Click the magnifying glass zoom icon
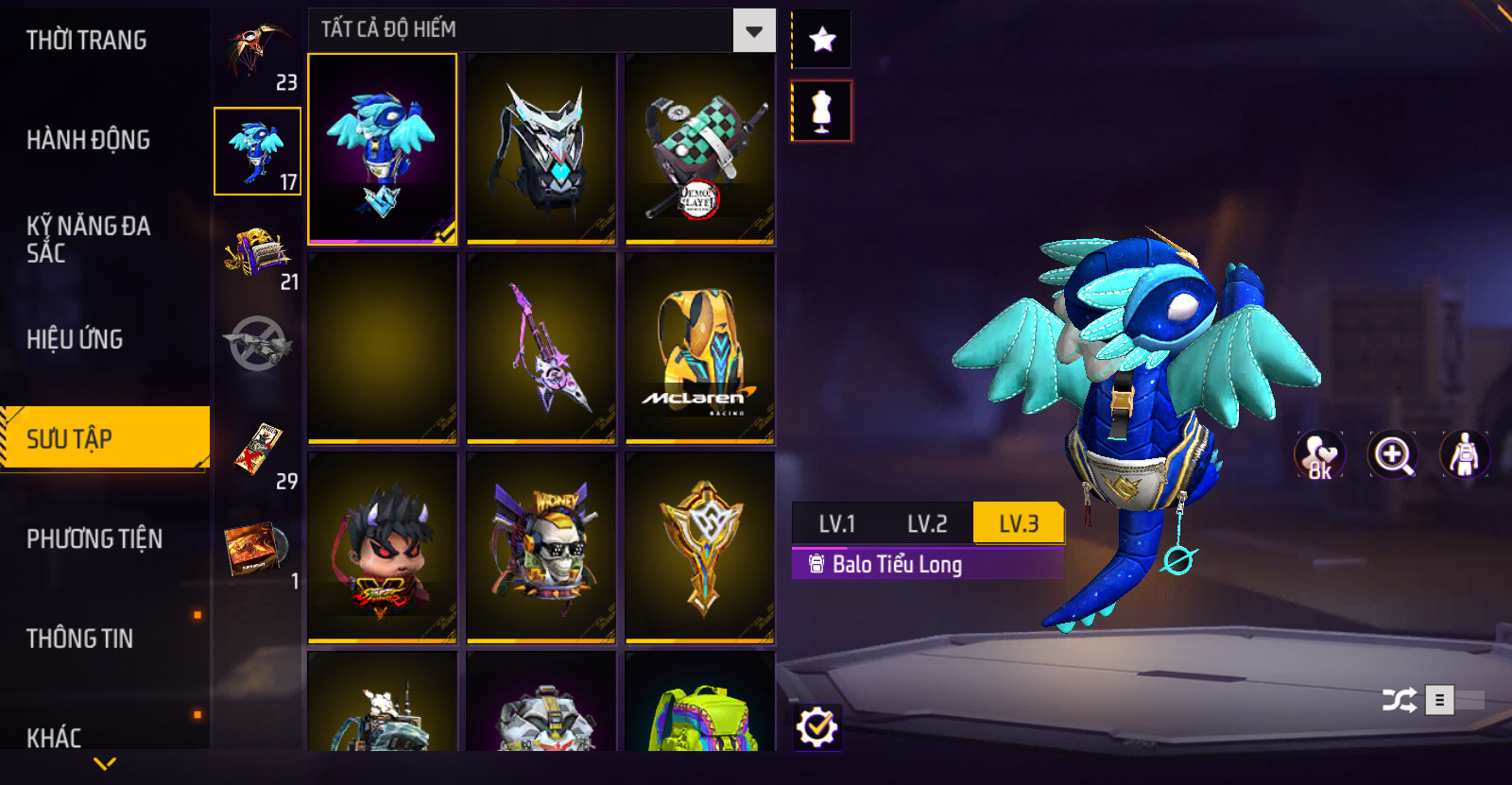The width and height of the screenshot is (1512, 785). pyautogui.click(x=1392, y=455)
